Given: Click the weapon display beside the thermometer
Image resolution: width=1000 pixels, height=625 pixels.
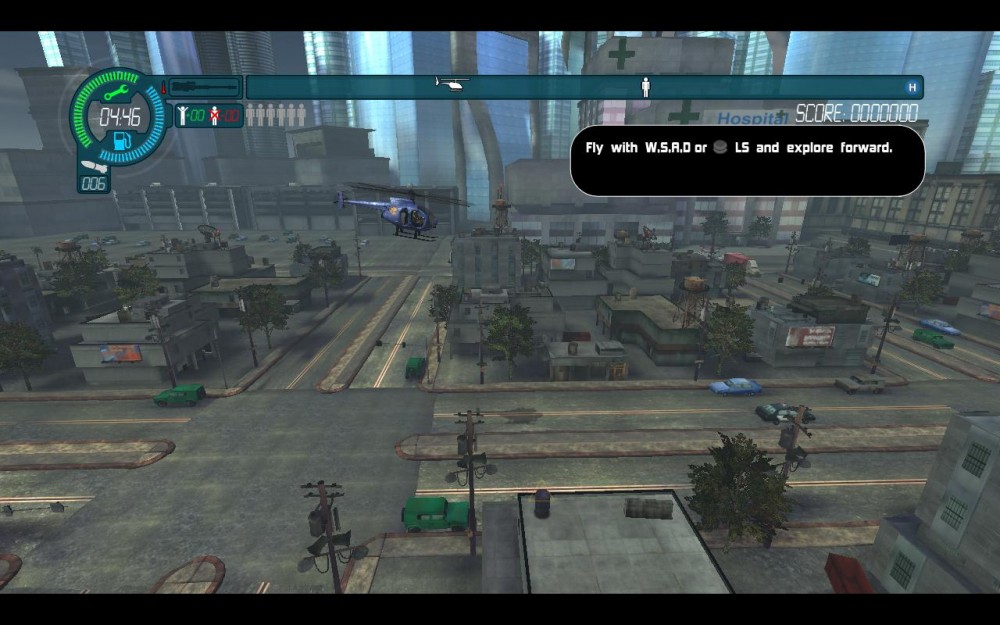Looking at the screenshot, I should (205, 88).
